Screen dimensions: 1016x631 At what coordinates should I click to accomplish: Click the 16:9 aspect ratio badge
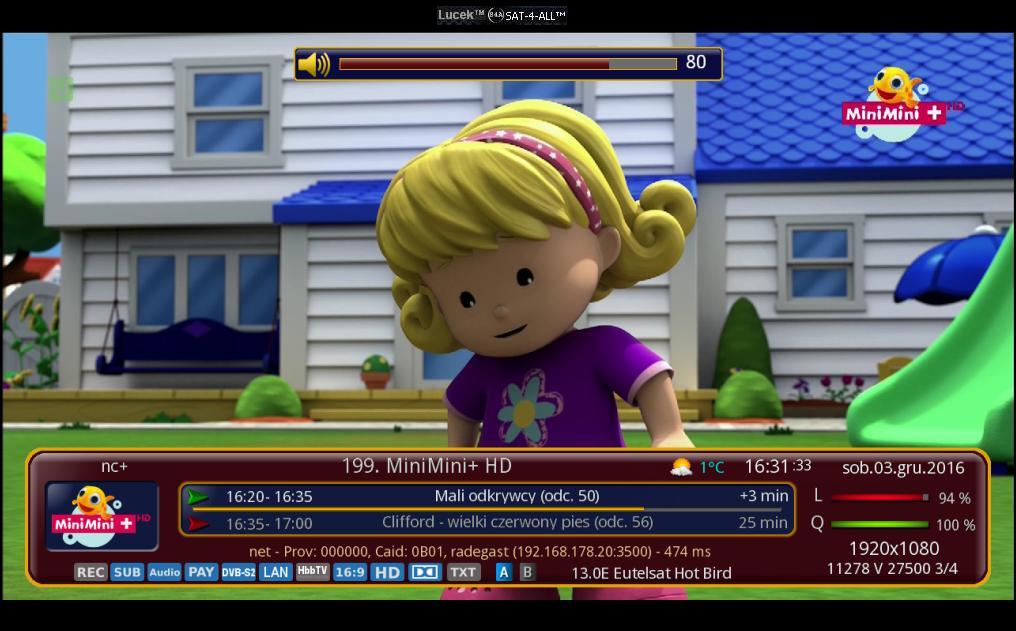coord(349,572)
